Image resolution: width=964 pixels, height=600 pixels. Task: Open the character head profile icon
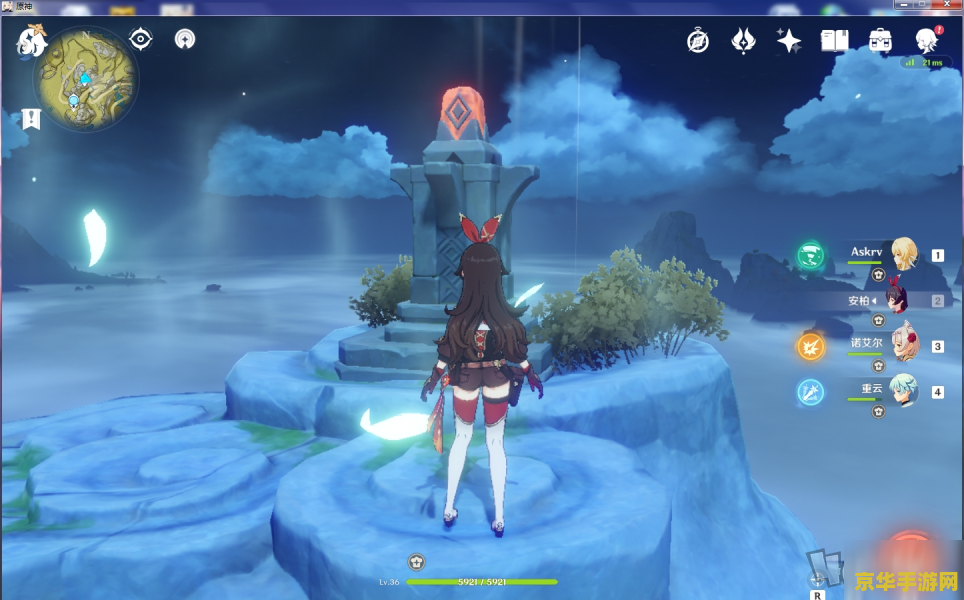click(x=926, y=41)
